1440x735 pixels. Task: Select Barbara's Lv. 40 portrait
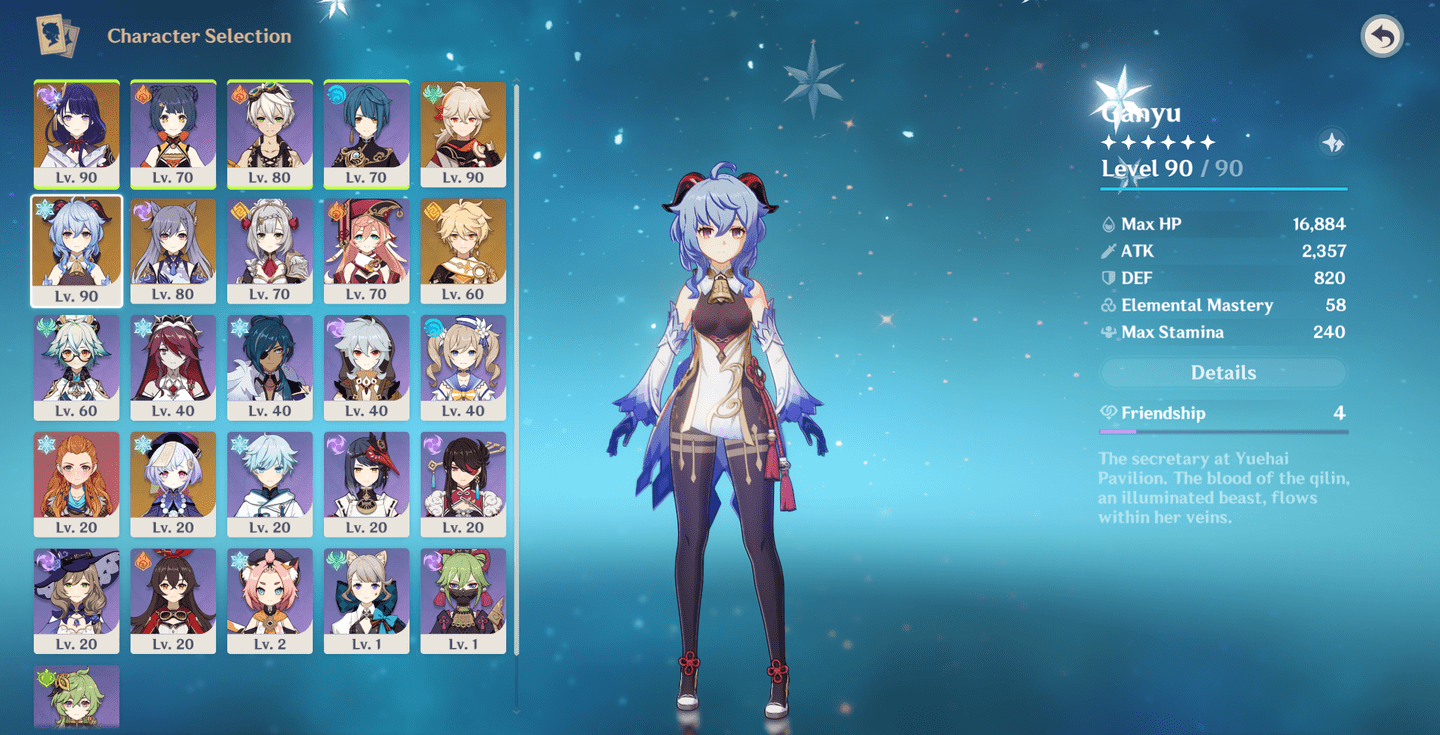(x=461, y=367)
